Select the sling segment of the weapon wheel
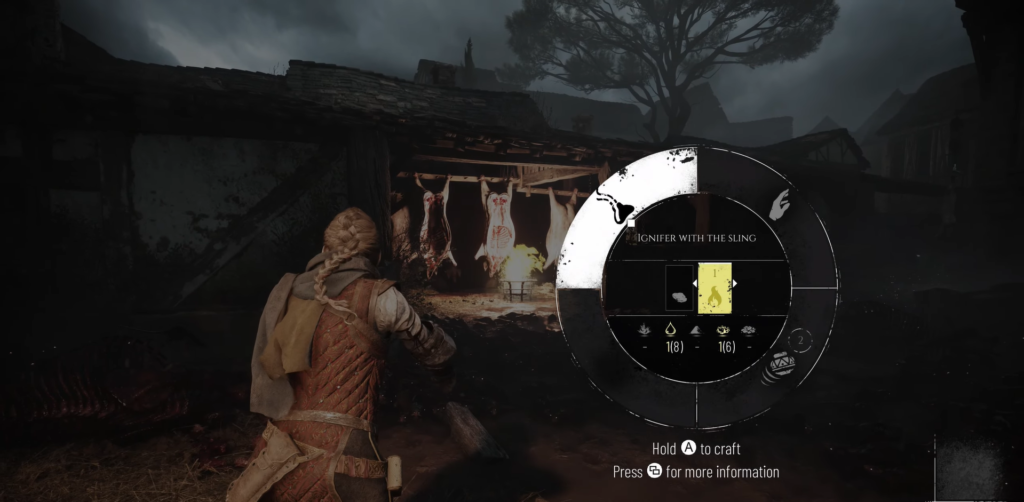Image resolution: width=1024 pixels, height=502 pixels. 619,209
